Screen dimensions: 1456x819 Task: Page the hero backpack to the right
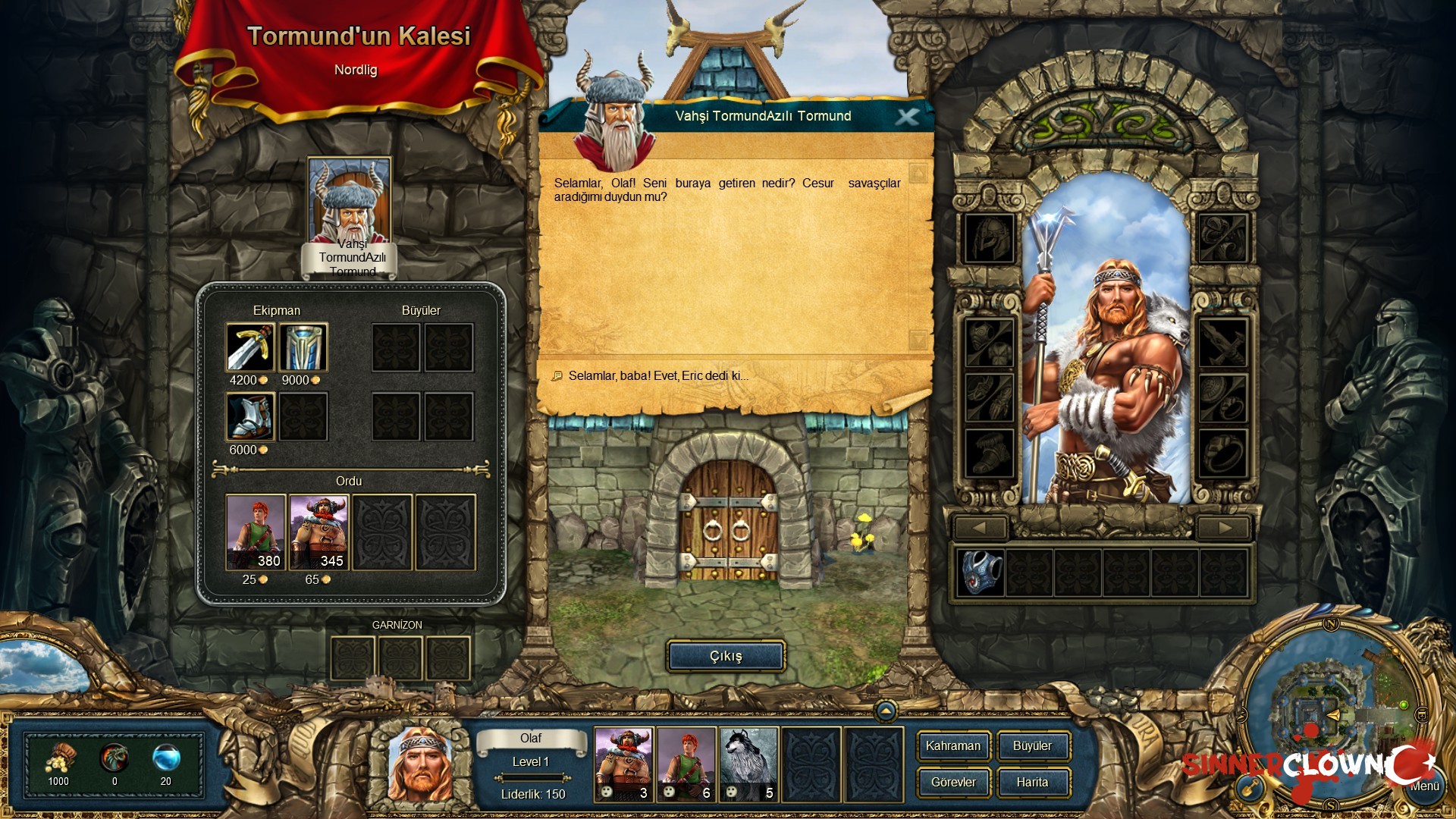pos(1223,528)
